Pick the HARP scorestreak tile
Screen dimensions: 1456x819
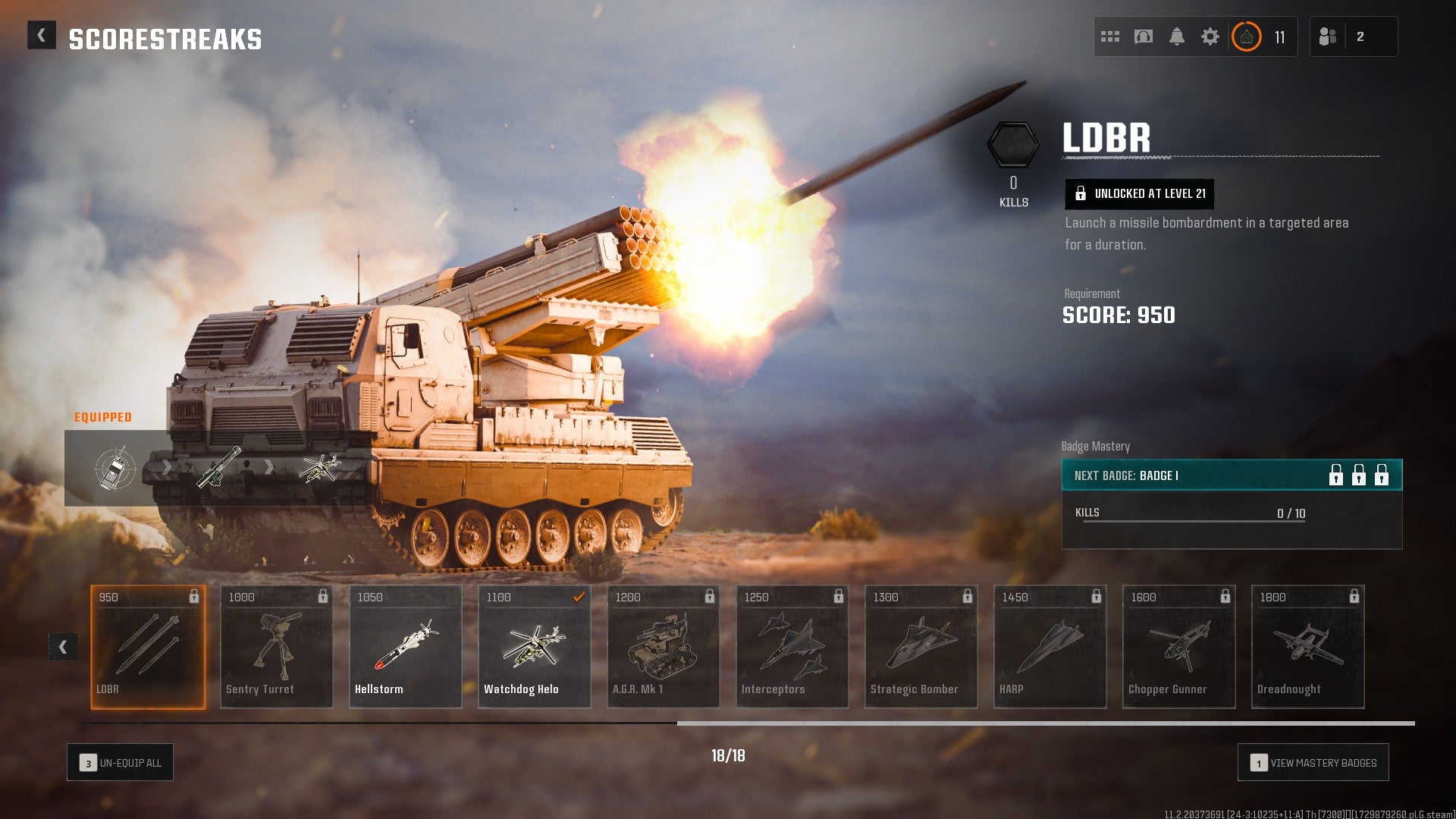1050,647
